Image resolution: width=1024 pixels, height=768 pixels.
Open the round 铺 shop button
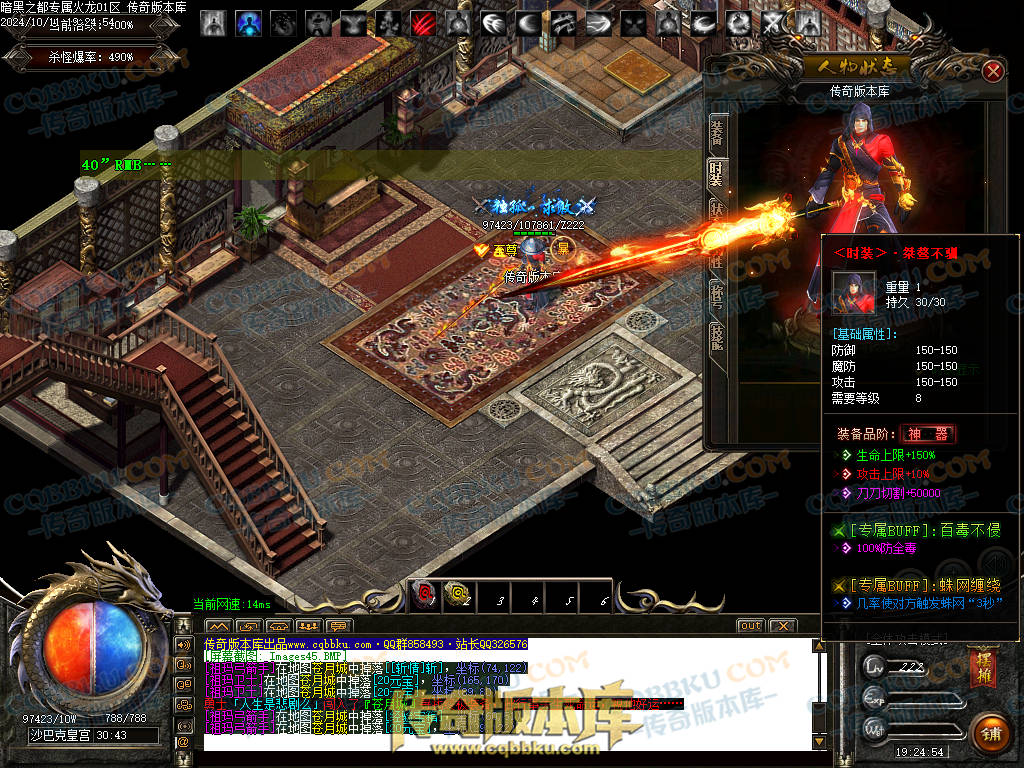click(x=991, y=733)
